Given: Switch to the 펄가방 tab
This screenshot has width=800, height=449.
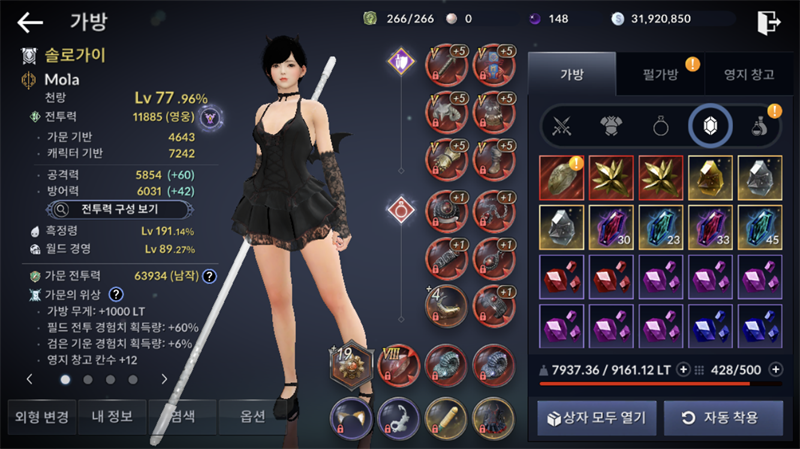Looking at the screenshot, I should pos(659,73).
